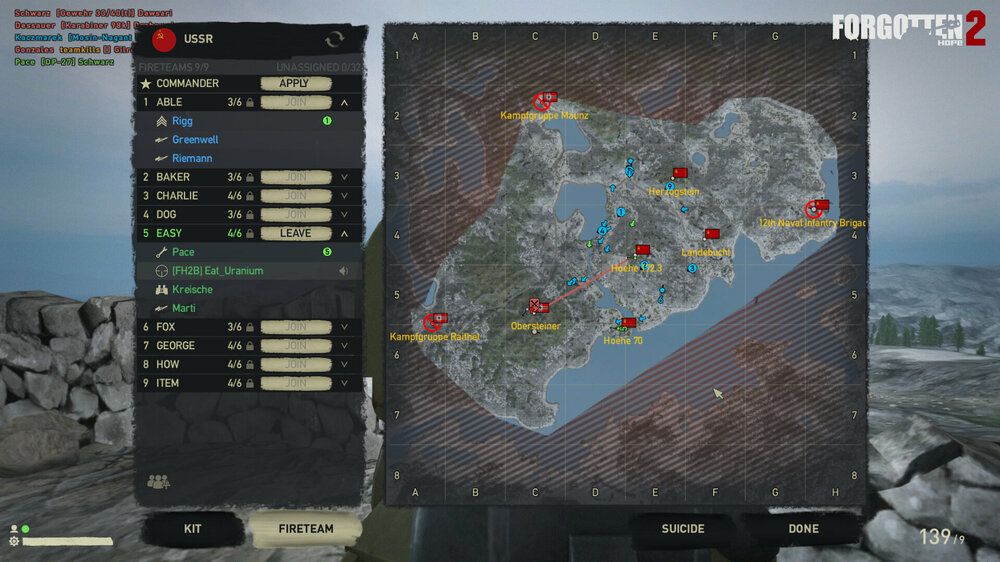
Task: Click the Obersteiner flag marker
Action: (538, 306)
